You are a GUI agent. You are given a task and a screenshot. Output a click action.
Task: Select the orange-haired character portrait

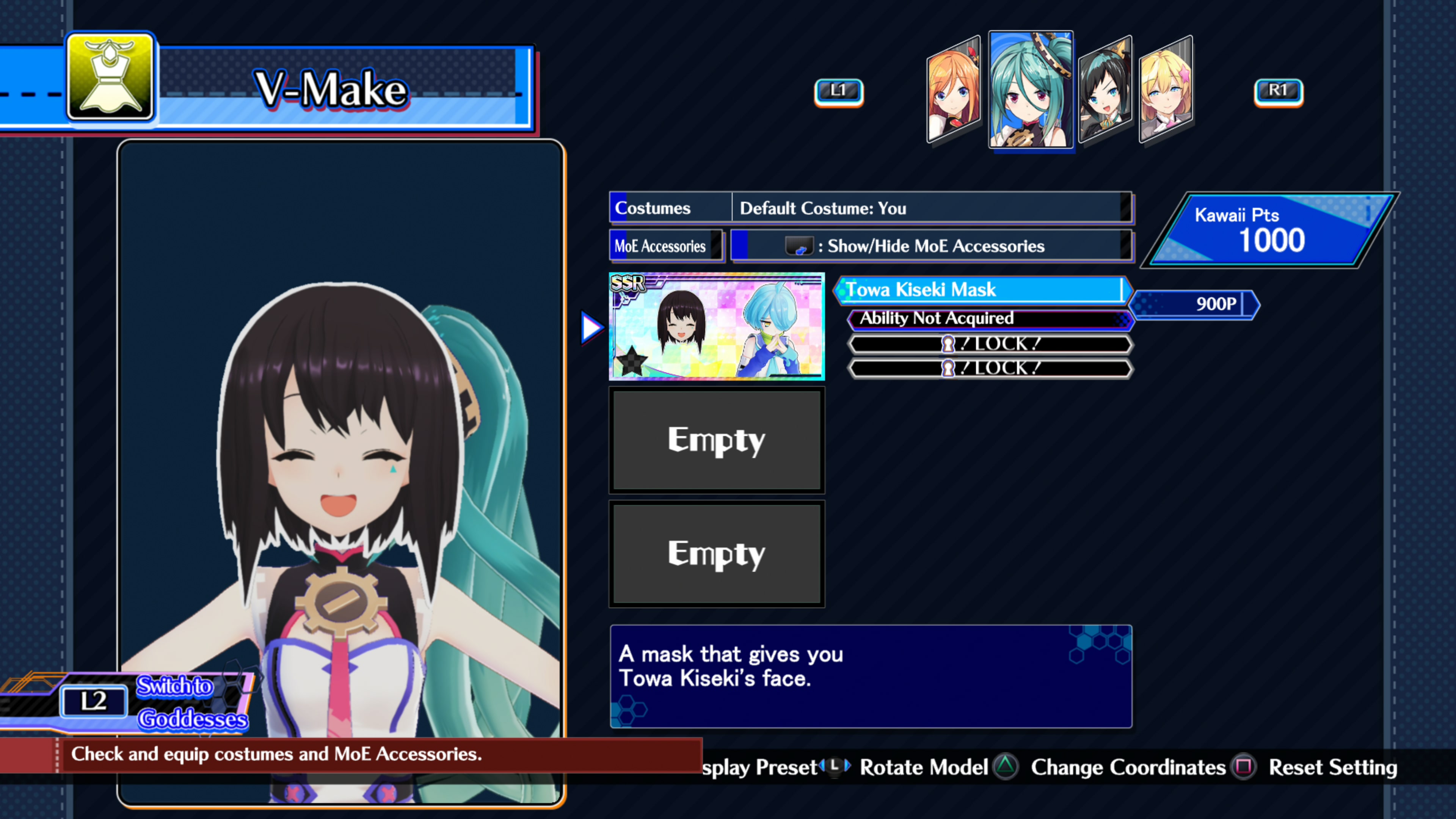(954, 91)
